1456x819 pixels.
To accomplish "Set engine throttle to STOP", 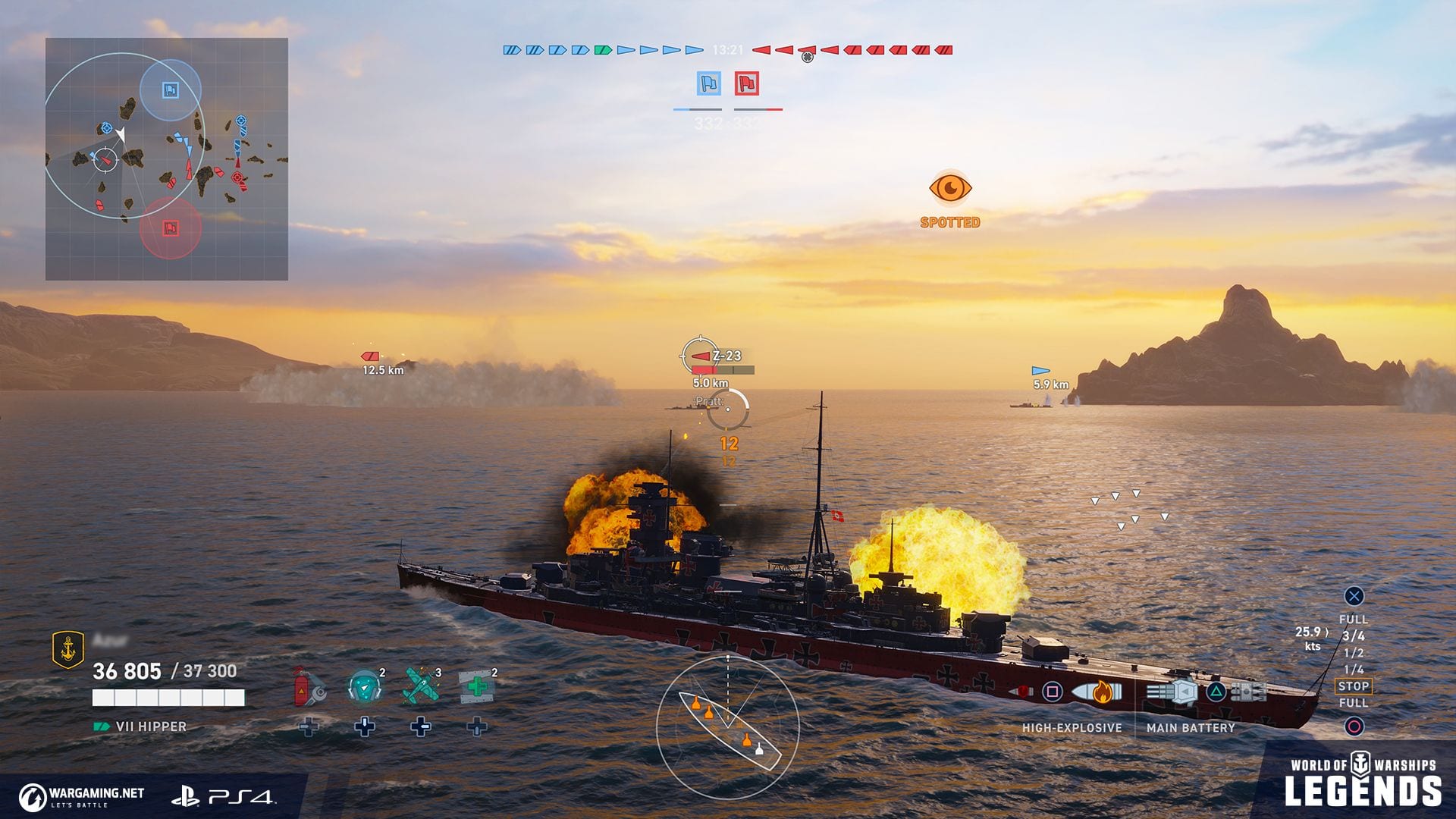I will 1354,686.
